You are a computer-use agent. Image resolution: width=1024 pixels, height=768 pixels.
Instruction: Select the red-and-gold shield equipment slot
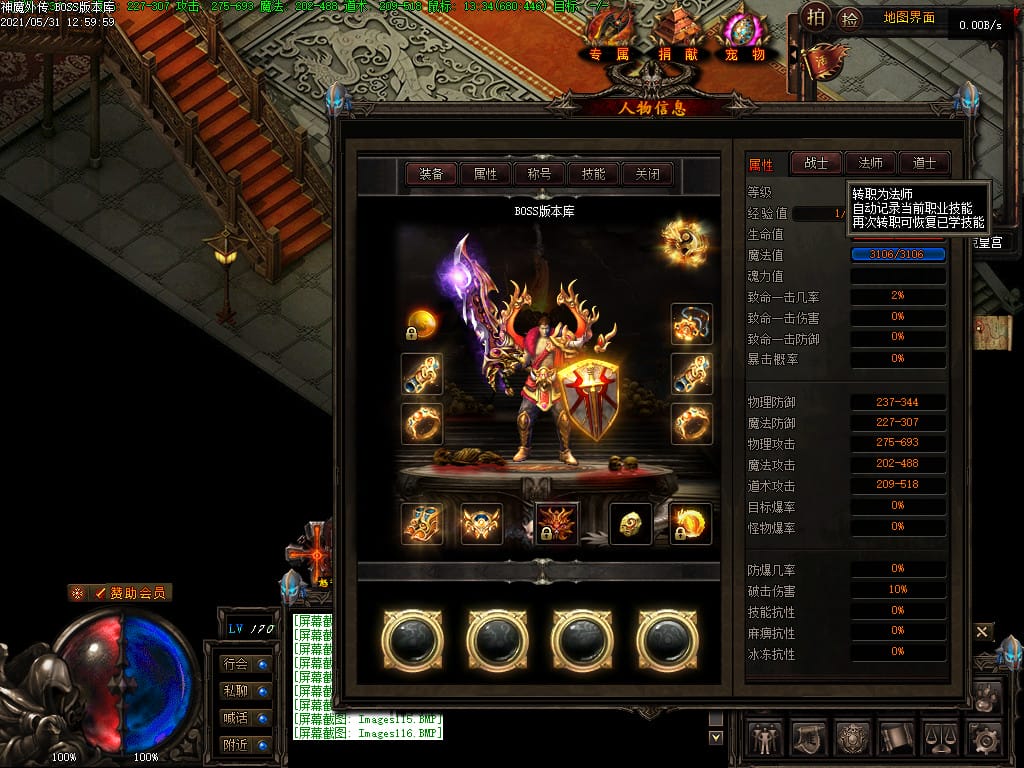point(588,399)
